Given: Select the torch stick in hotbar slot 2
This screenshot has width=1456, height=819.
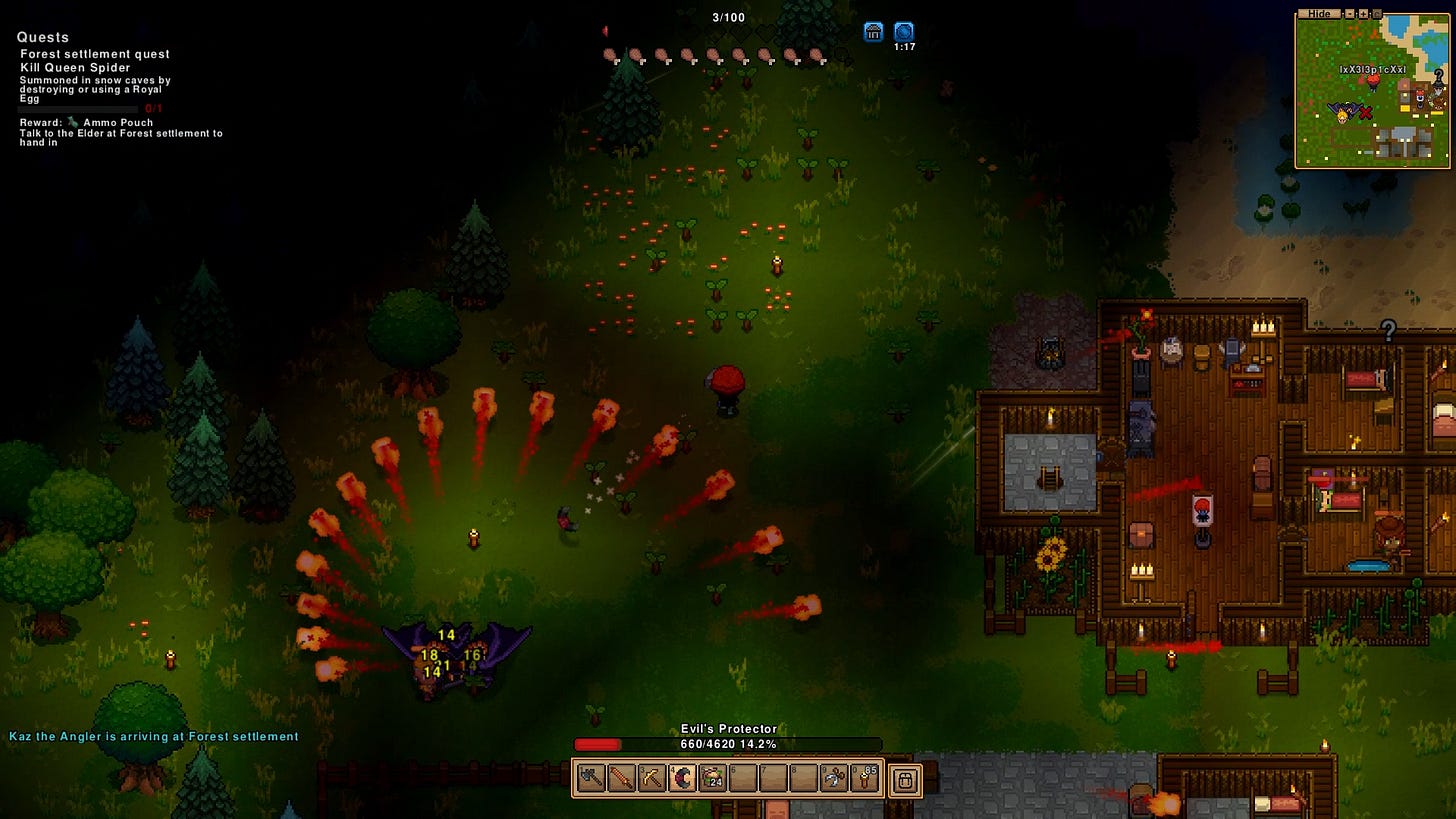Looking at the screenshot, I should [620, 777].
